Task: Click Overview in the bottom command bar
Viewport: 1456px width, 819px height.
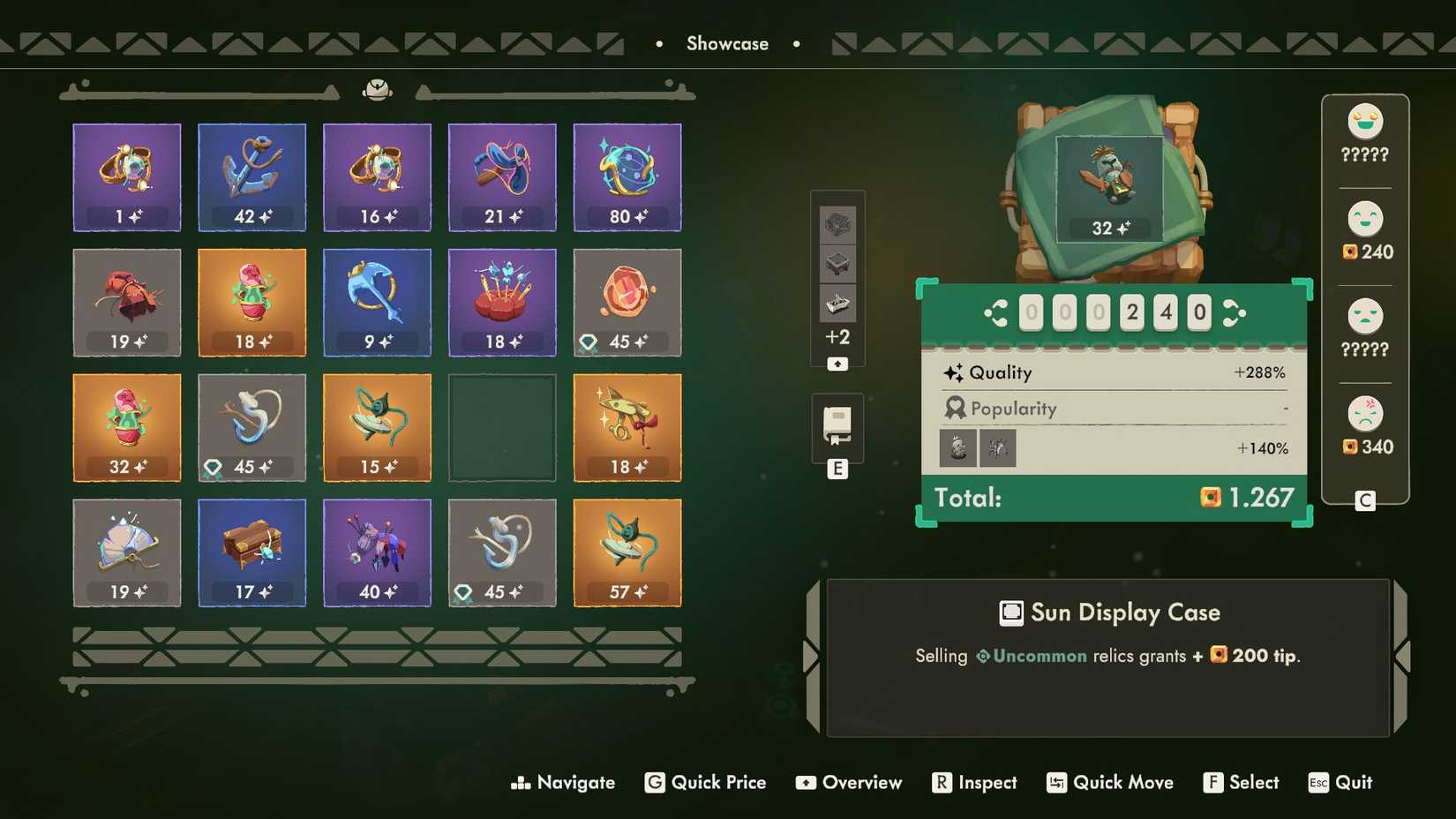Action: 848,783
